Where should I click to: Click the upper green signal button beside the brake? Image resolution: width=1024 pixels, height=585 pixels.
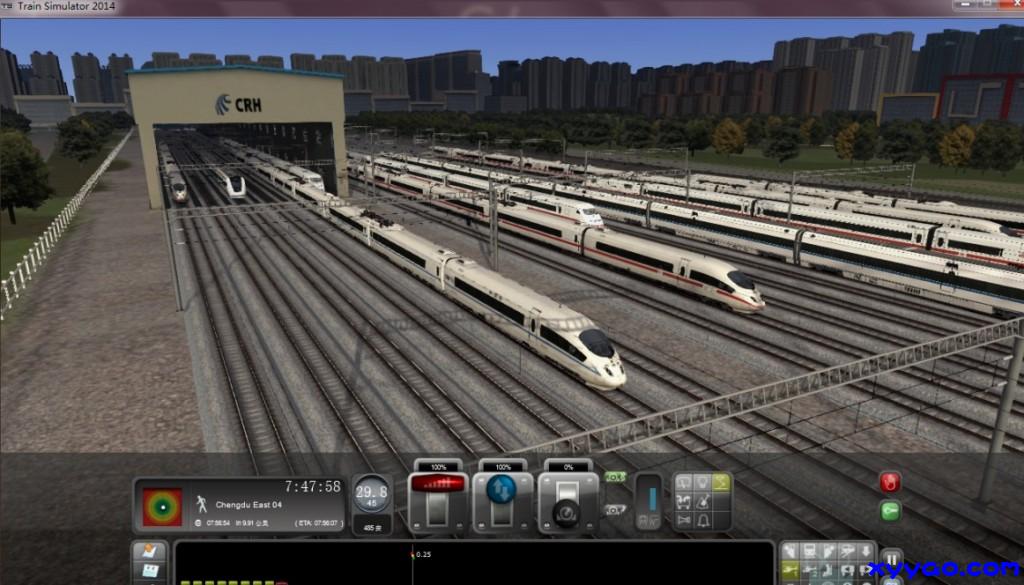click(615, 477)
